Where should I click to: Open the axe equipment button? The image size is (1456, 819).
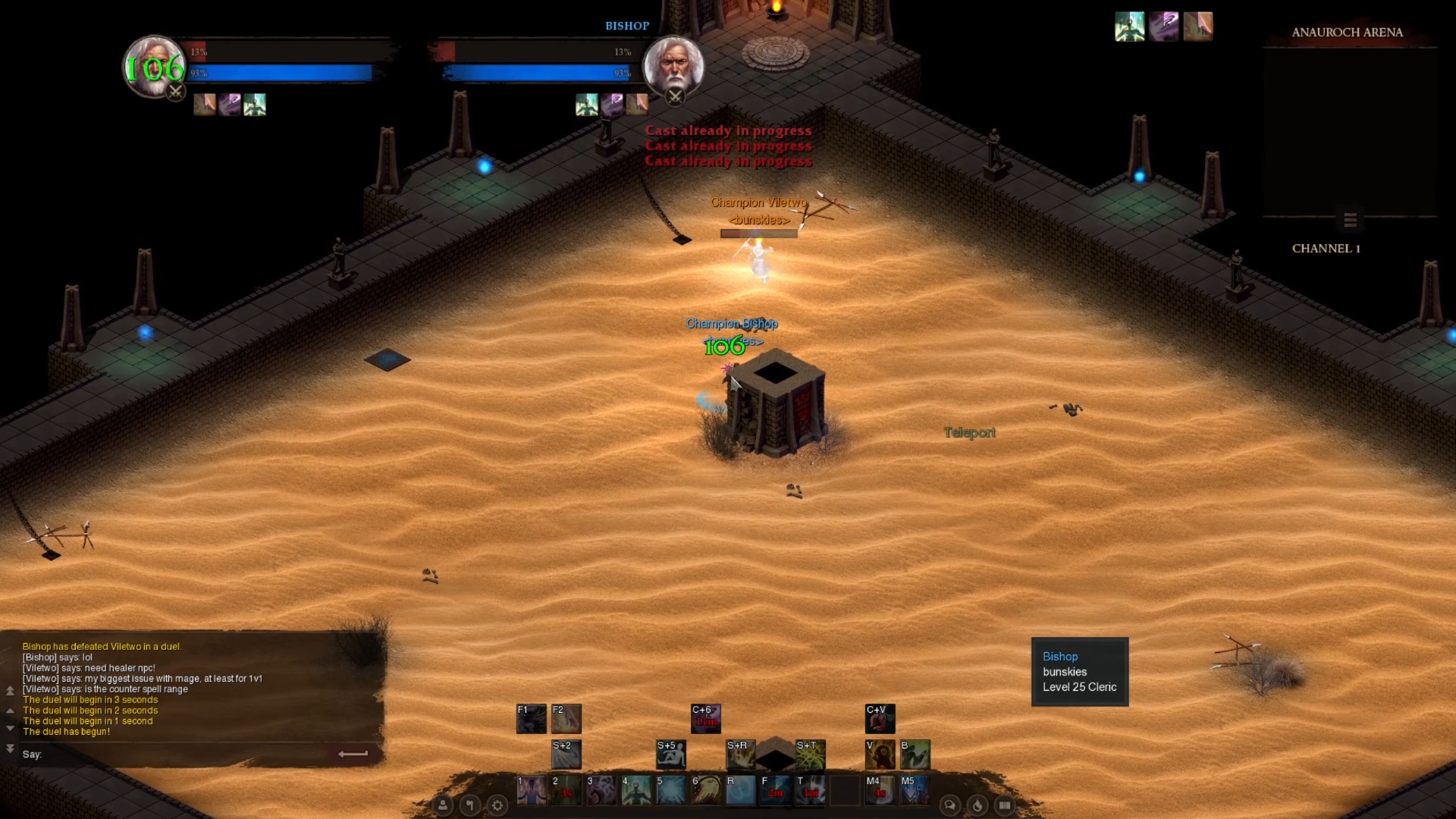tap(470, 805)
